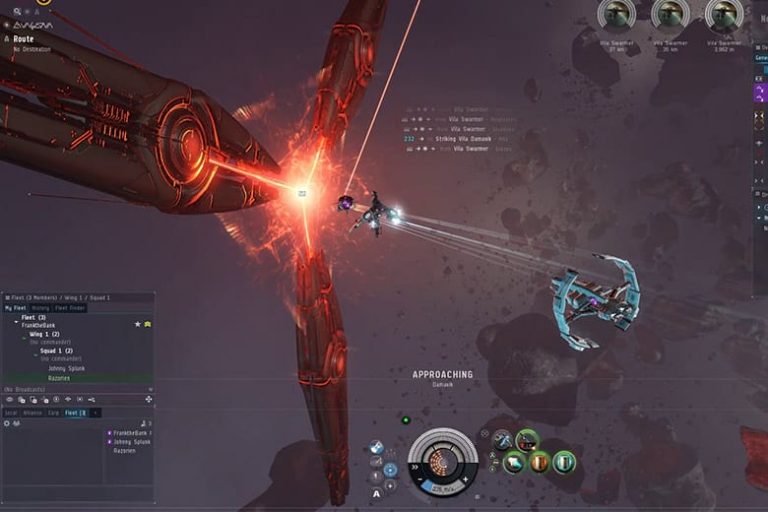Select Wing 1 in the fleet tree
The width and height of the screenshot is (768, 512).
45,334
